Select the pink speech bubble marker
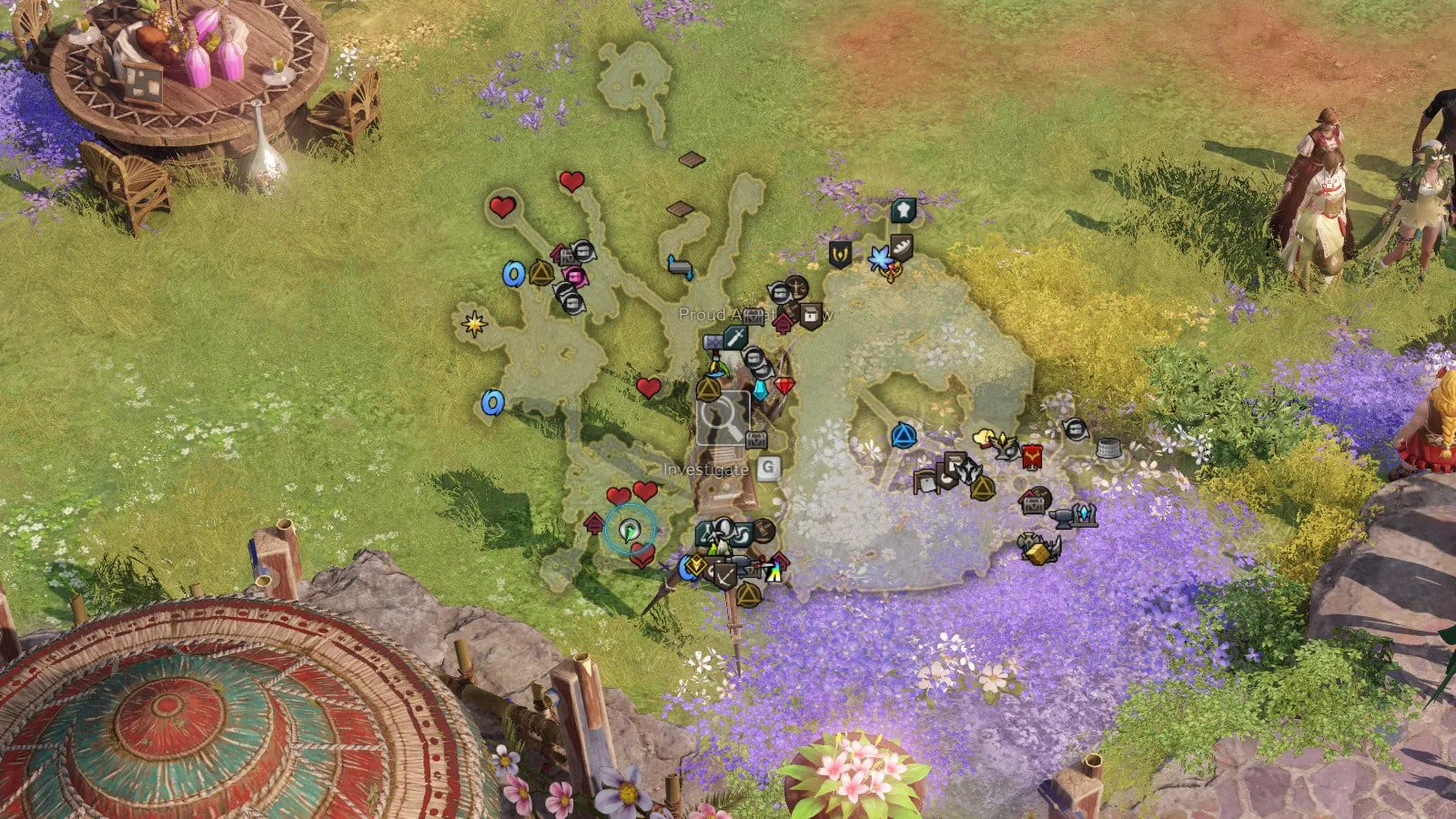Viewport: 1456px width, 819px height. point(575,276)
